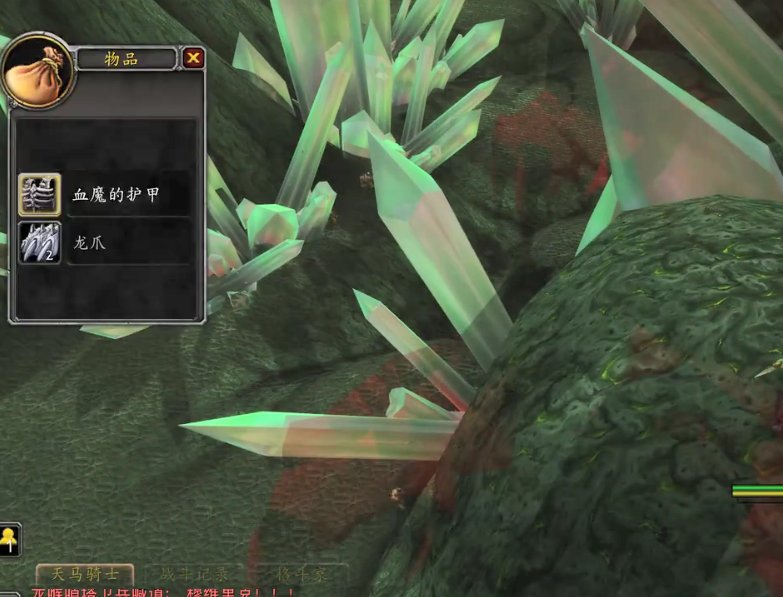
Task: Loot the 血魔的护甲 armor item
Action: (40, 195)
